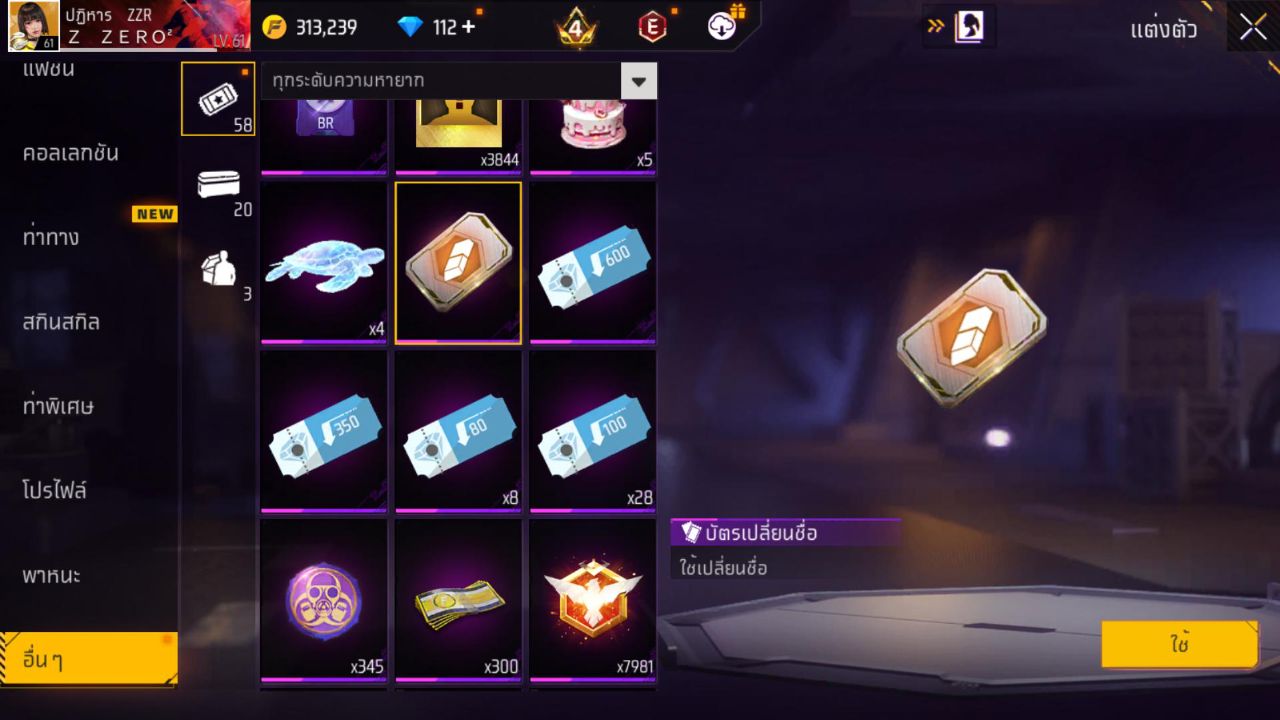Viewport: 1280px width, 720px height.
Task: Open the crate category containing 3 items
Action: 218,272
